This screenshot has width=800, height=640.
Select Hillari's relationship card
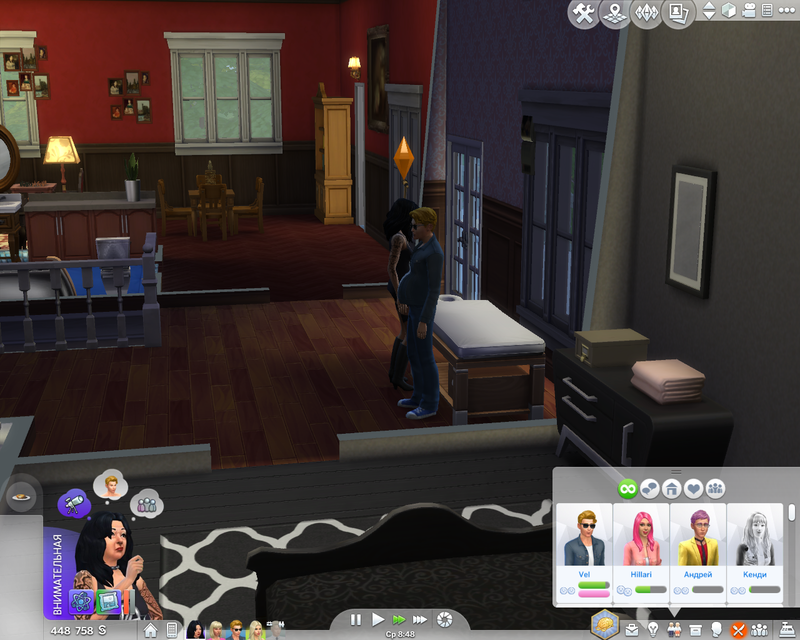coord(640,552)
